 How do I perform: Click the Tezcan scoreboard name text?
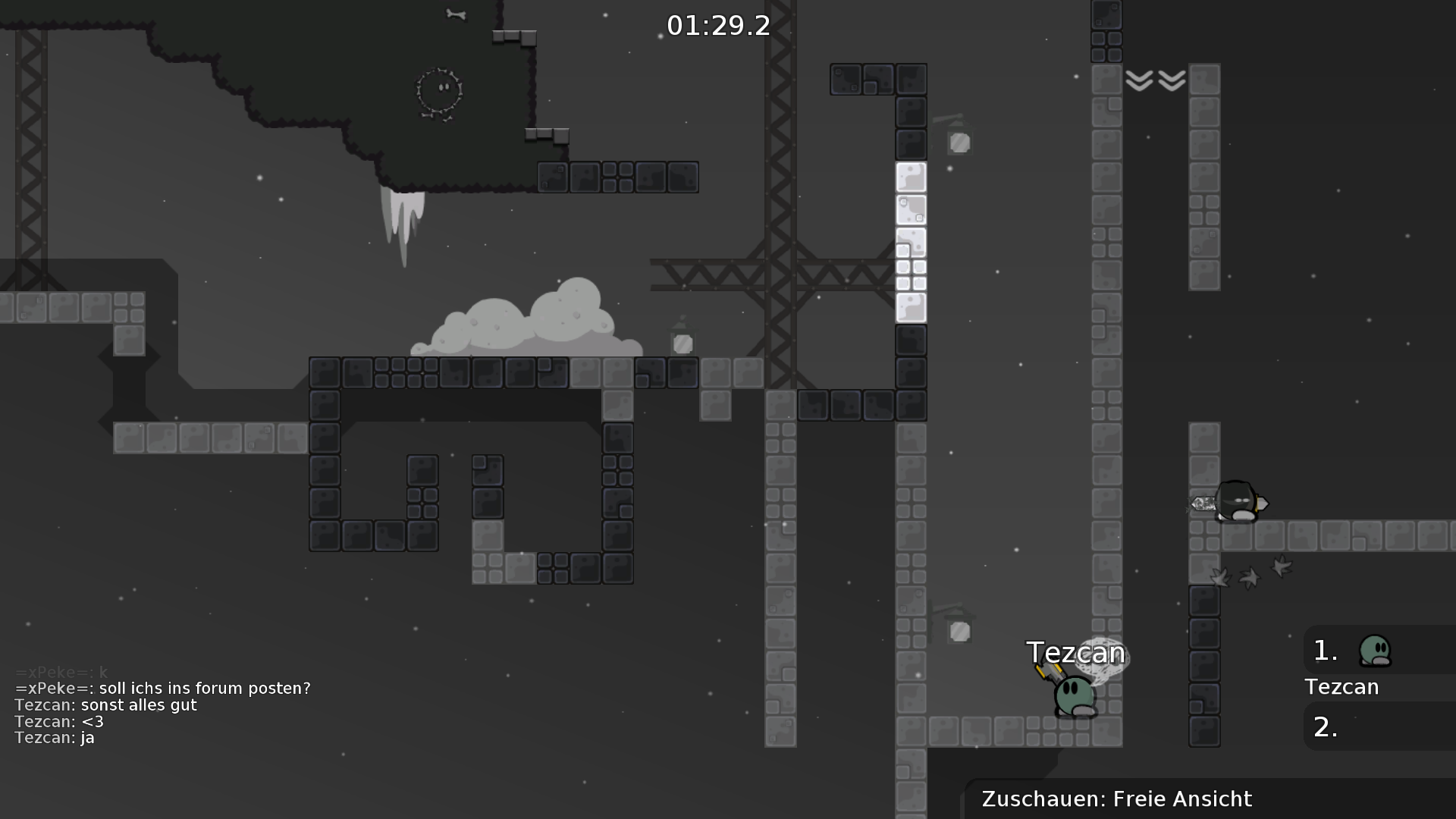1342,688
